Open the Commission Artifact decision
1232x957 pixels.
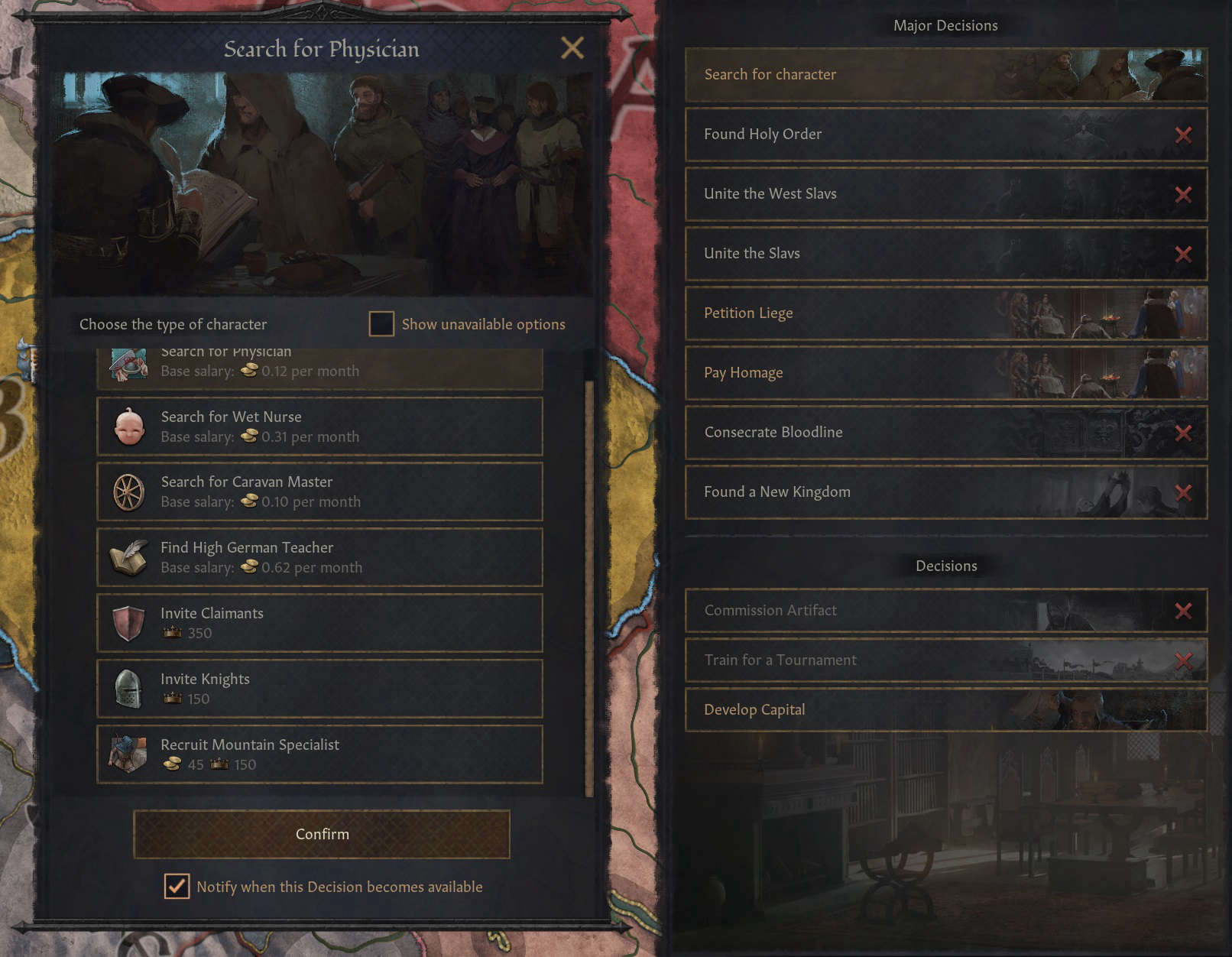(x=945, y=611)
